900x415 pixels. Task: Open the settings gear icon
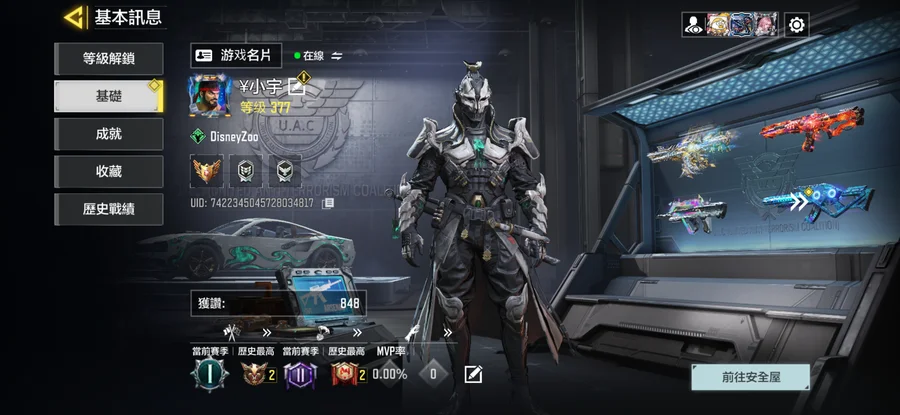pos(796,24)
